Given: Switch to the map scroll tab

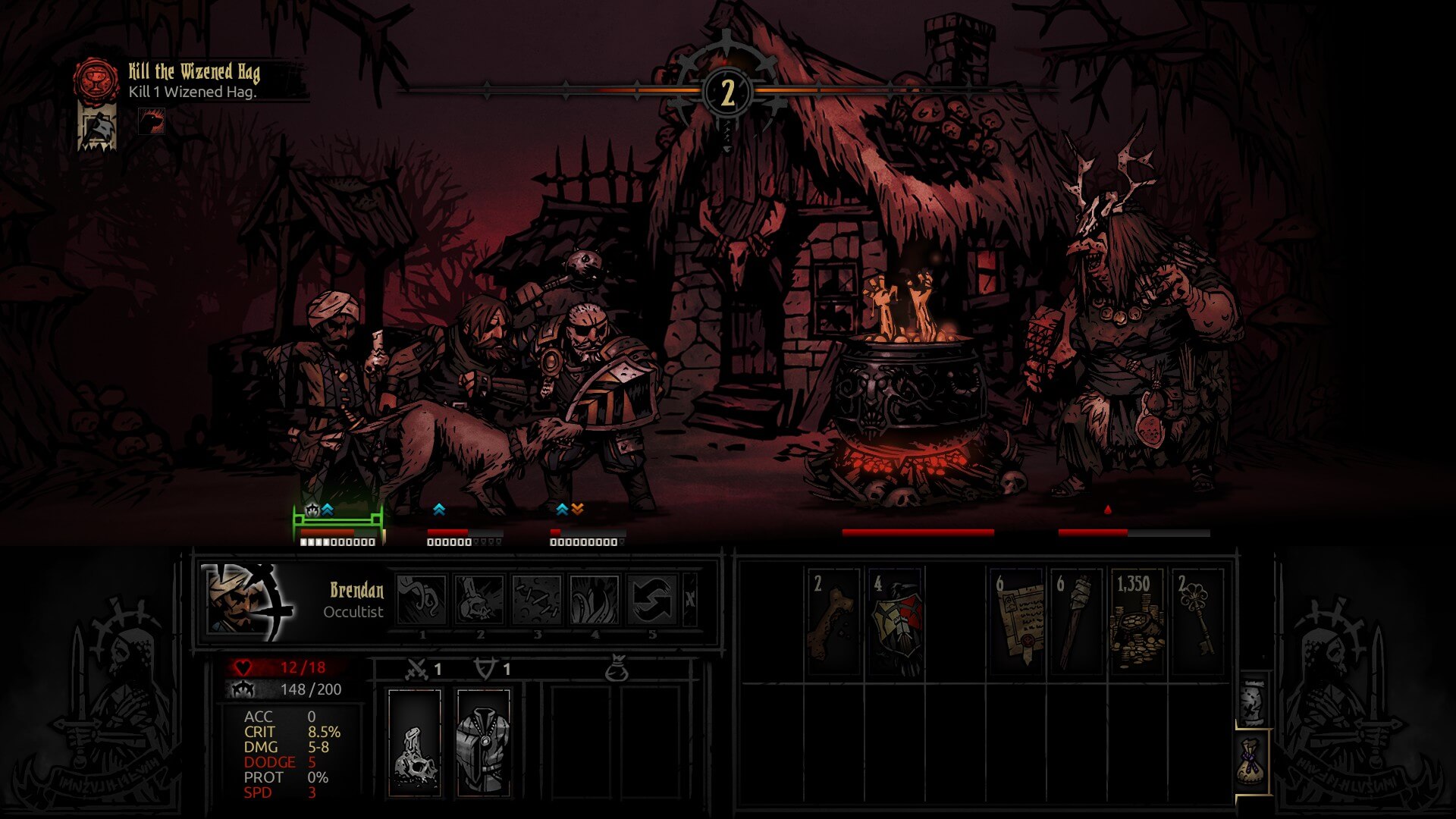Looking at the screenshot, I should click(x=1252, y=700).
